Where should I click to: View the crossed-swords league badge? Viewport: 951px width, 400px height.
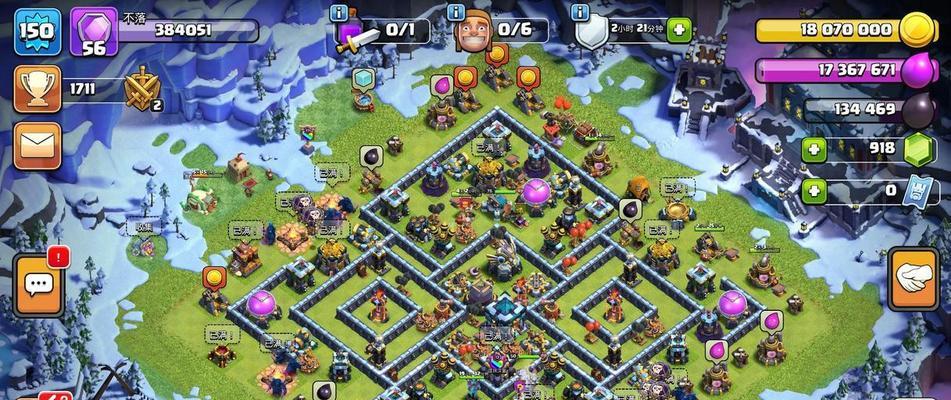tap(142, 90)
